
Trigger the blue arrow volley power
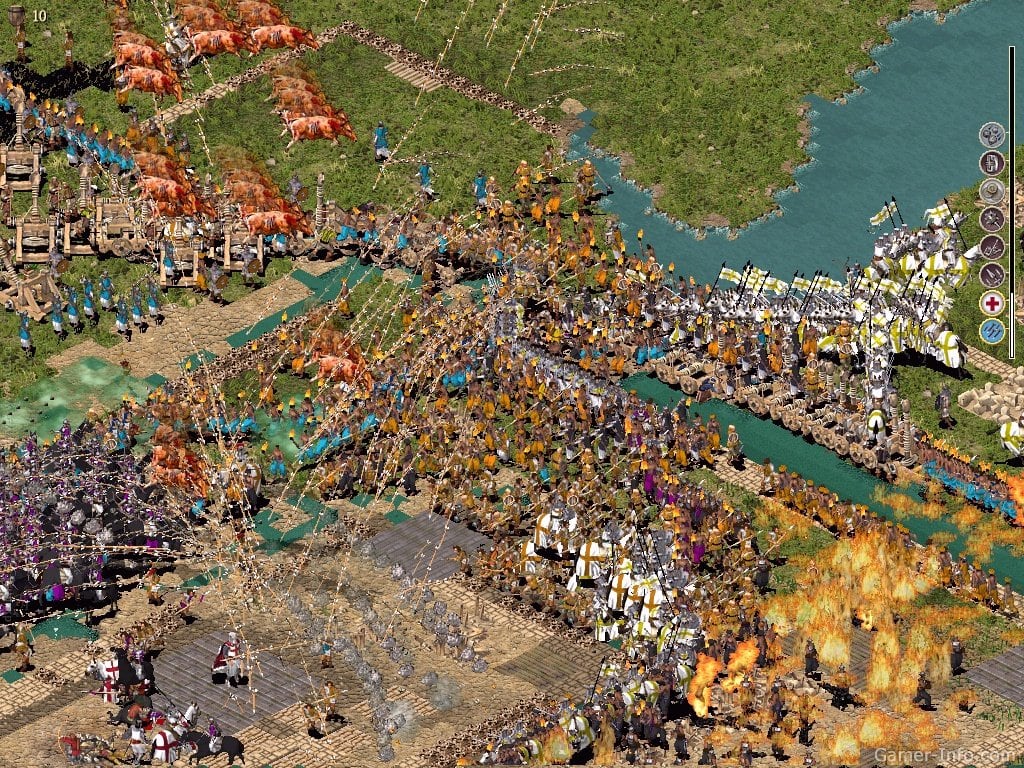[991, 331]
